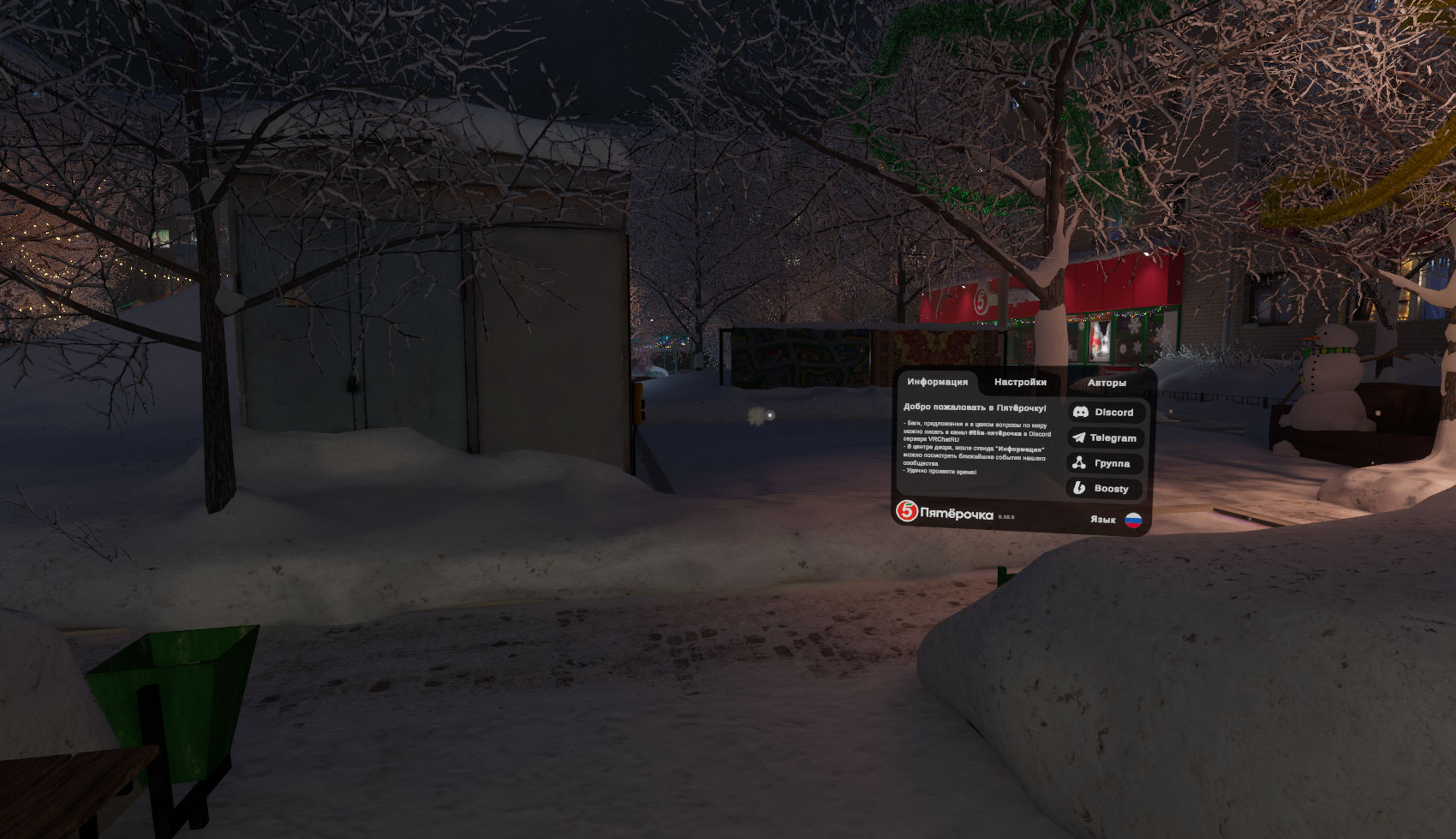
Task: Select the Информация tab
Action: pyautogui.click(x=937, y=382)
